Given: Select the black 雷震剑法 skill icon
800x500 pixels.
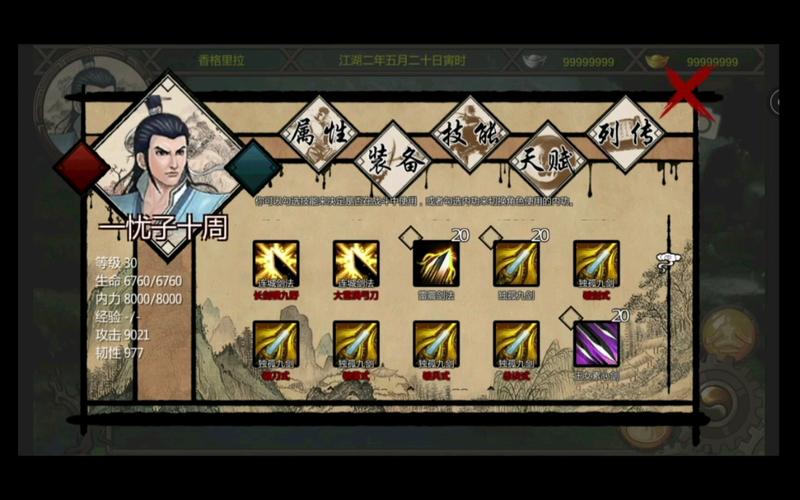Looking at the screenshot, I should pos(436,263).
